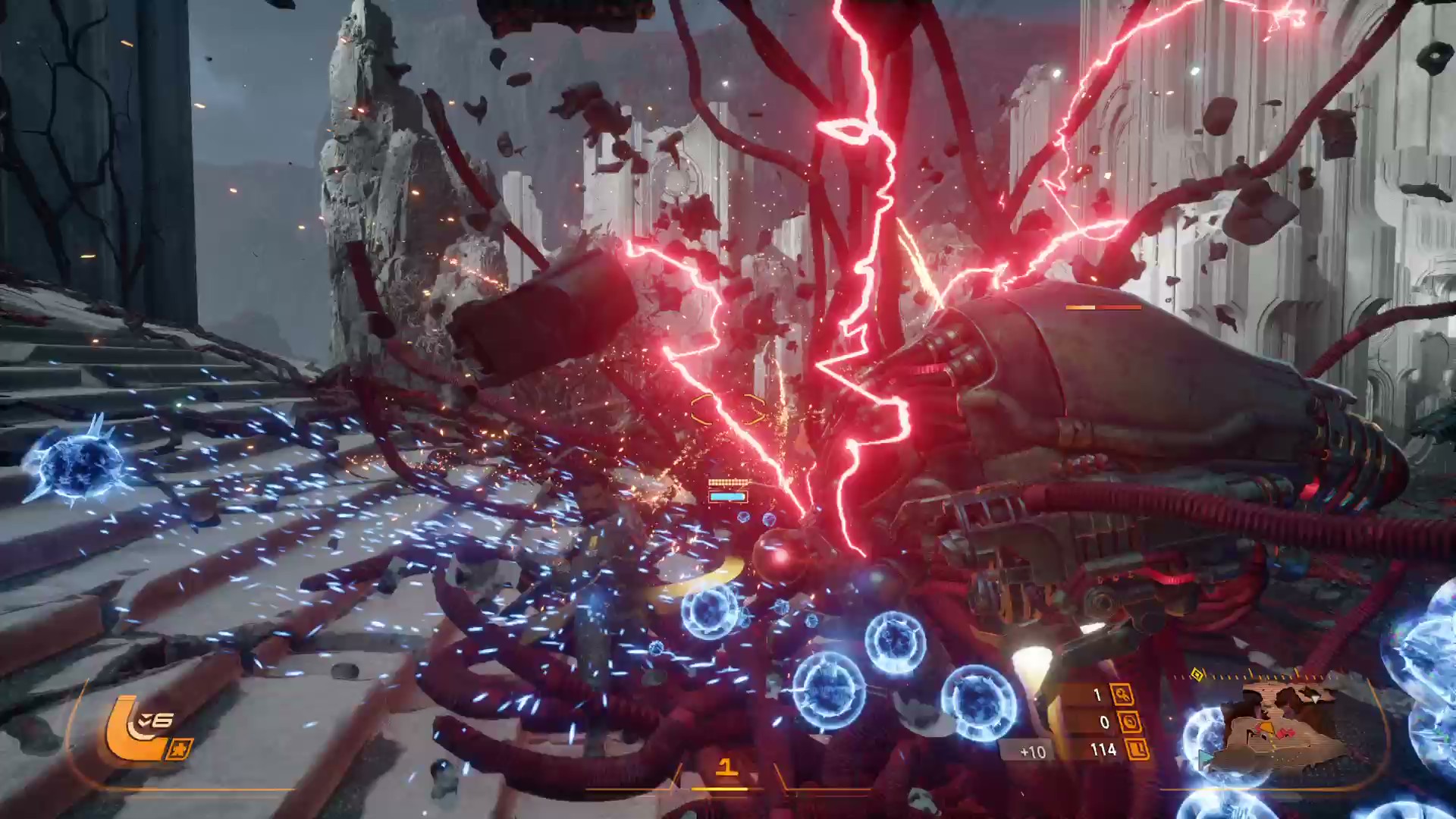Click the yellow diamond marker on the compass
Image resolution: width=1456 pixels, height=819 pixels.
point(1197,674)
